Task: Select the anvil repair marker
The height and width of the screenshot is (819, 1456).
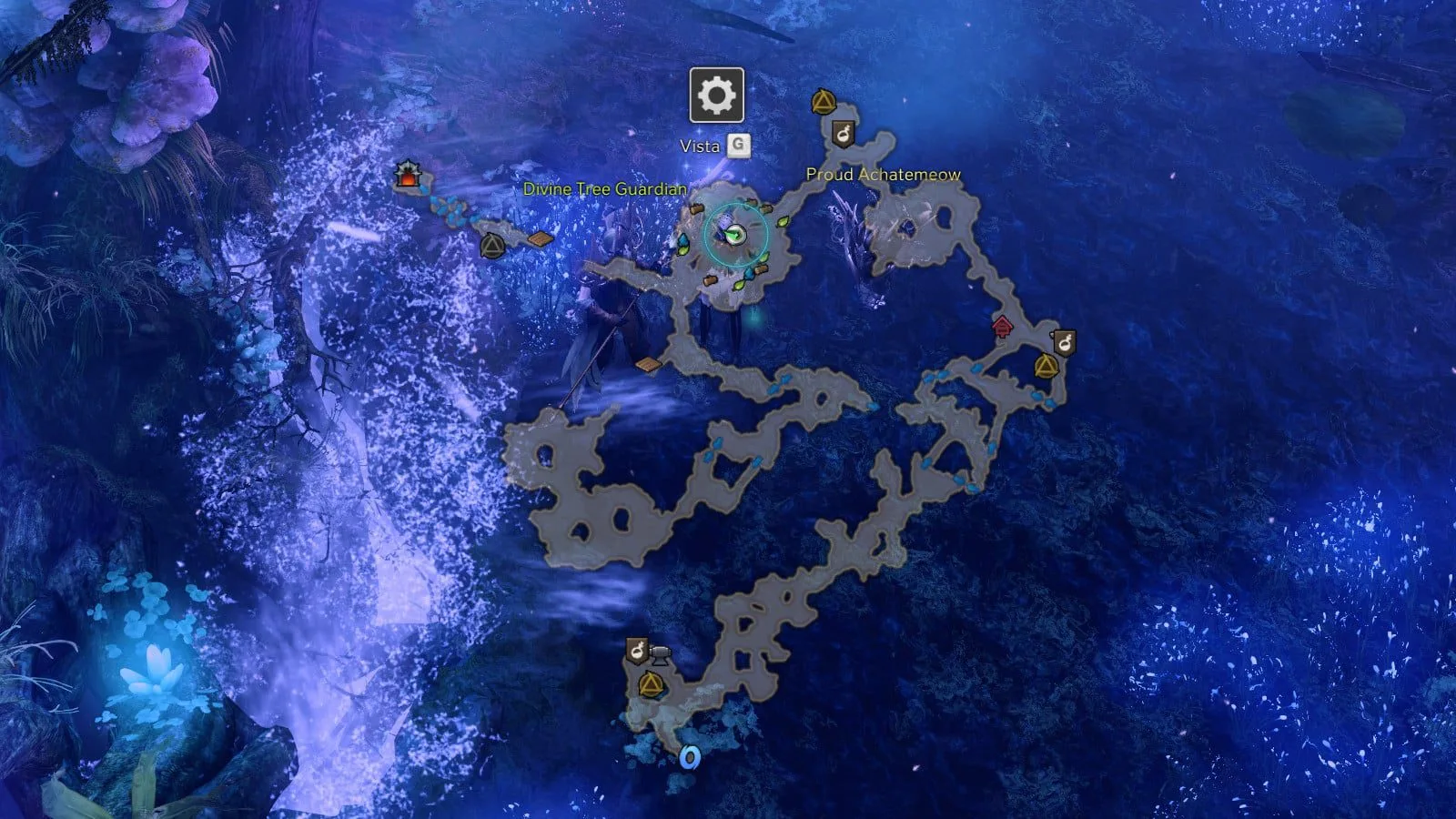Action: [x=660, y=653]
